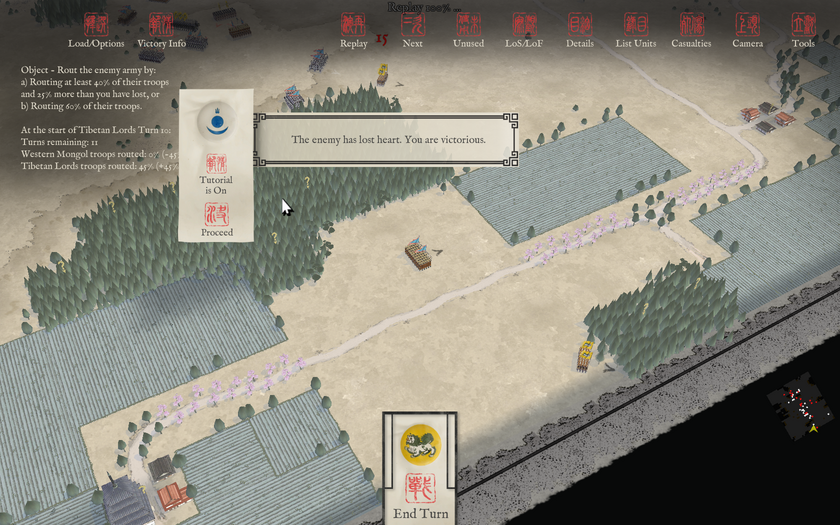
Task: Start the Replay
Action: [x=353, y=30]
